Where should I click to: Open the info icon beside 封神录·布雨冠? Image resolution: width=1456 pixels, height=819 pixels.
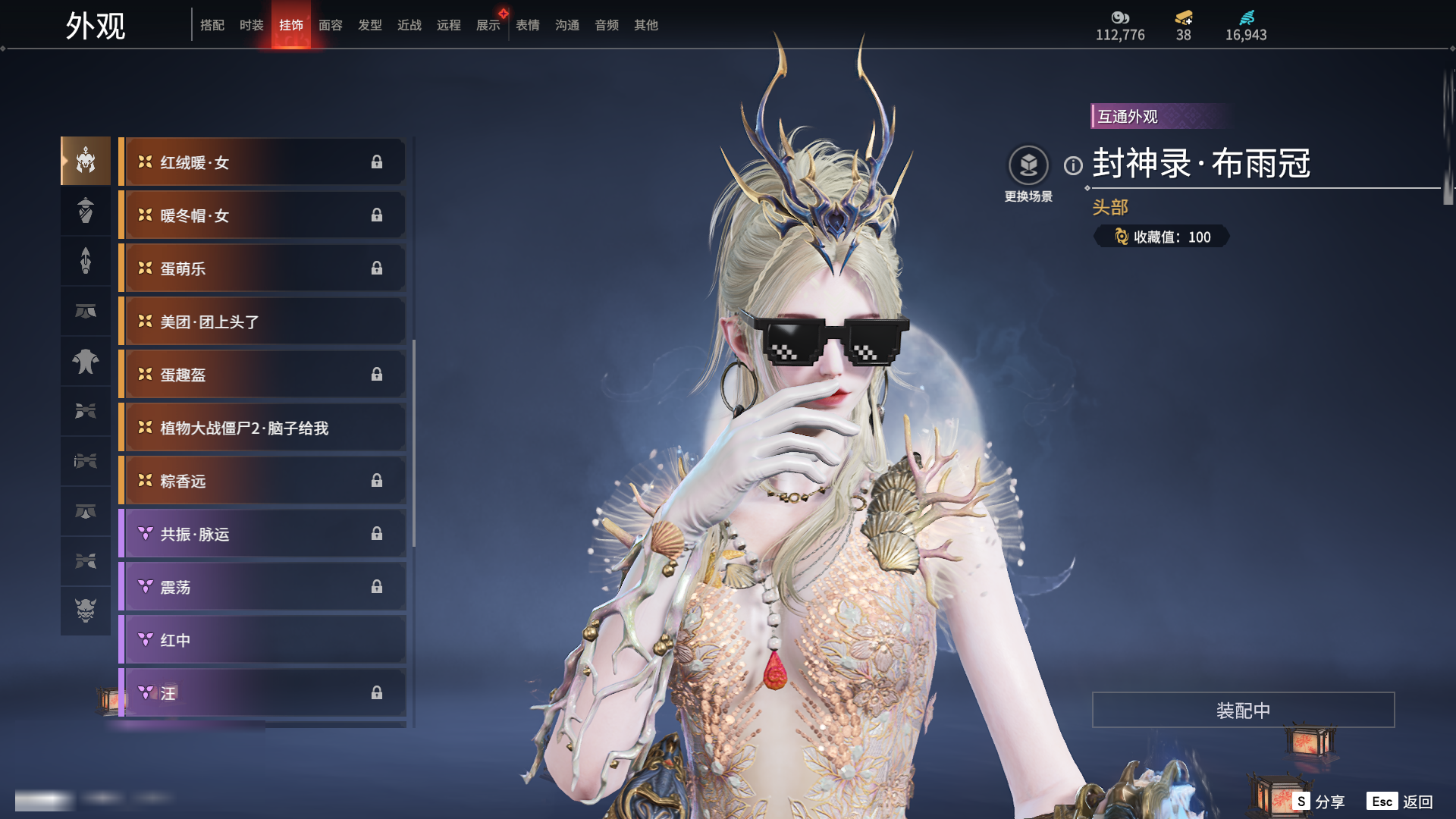1073,165
